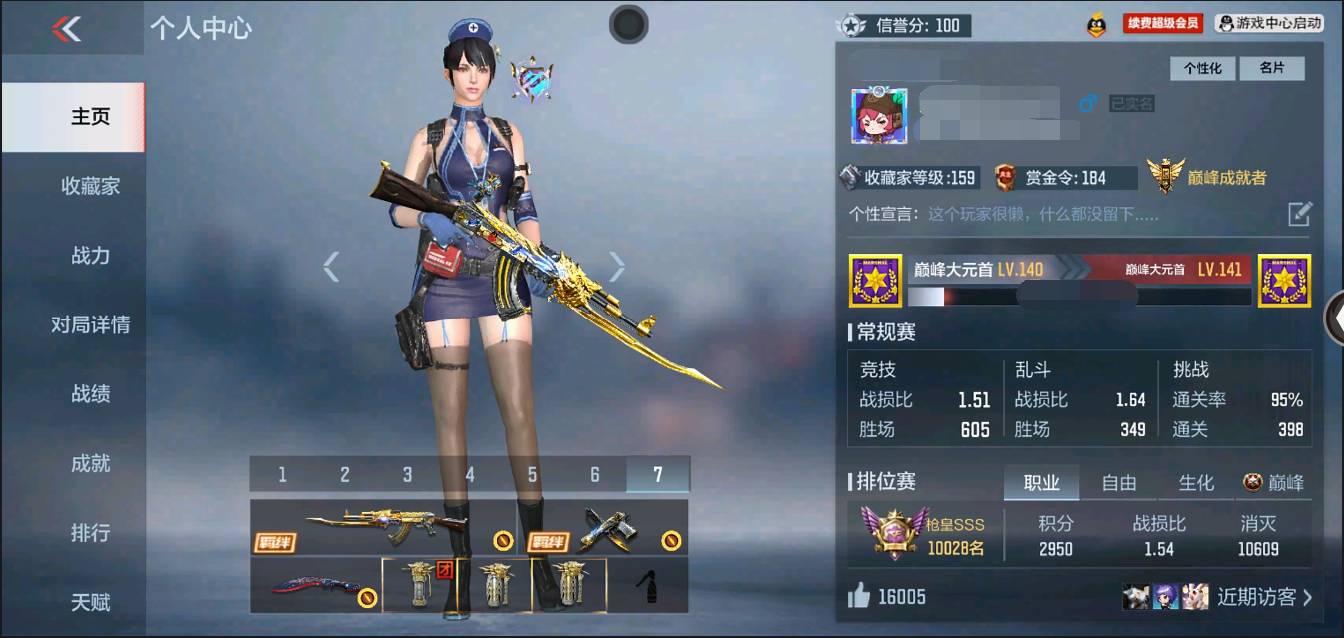Switch ranked stats to 生化 tab
Screen dimensions: 1344x638
[1195, 483]
